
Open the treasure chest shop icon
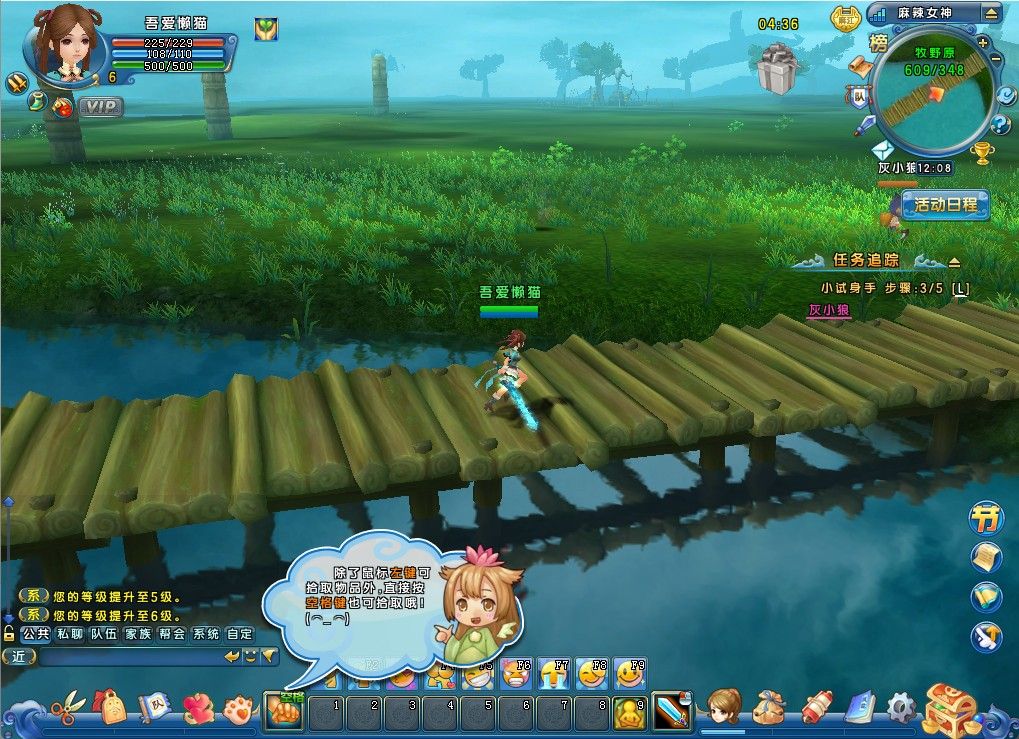948,709
